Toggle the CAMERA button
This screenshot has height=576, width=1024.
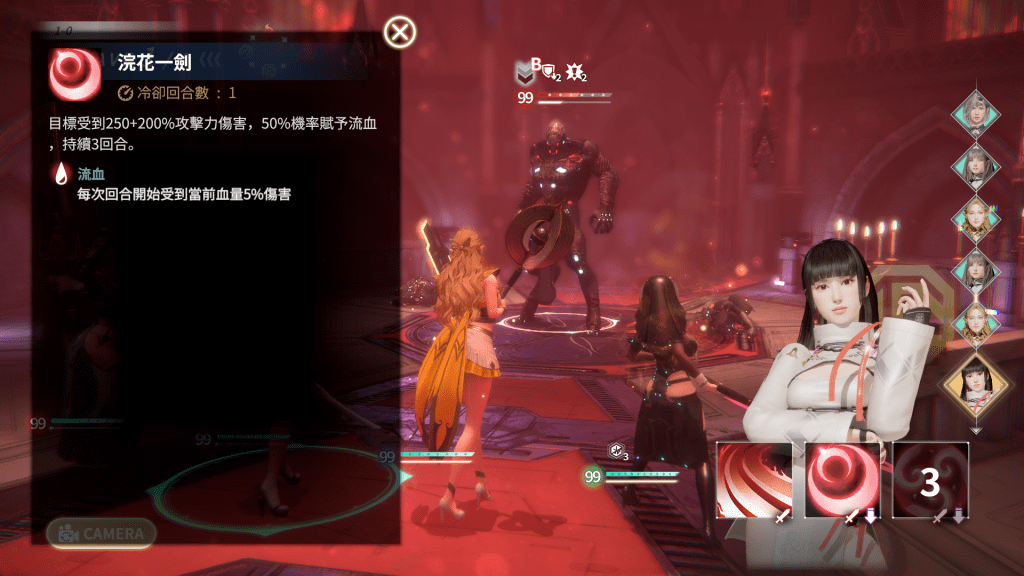101,534
